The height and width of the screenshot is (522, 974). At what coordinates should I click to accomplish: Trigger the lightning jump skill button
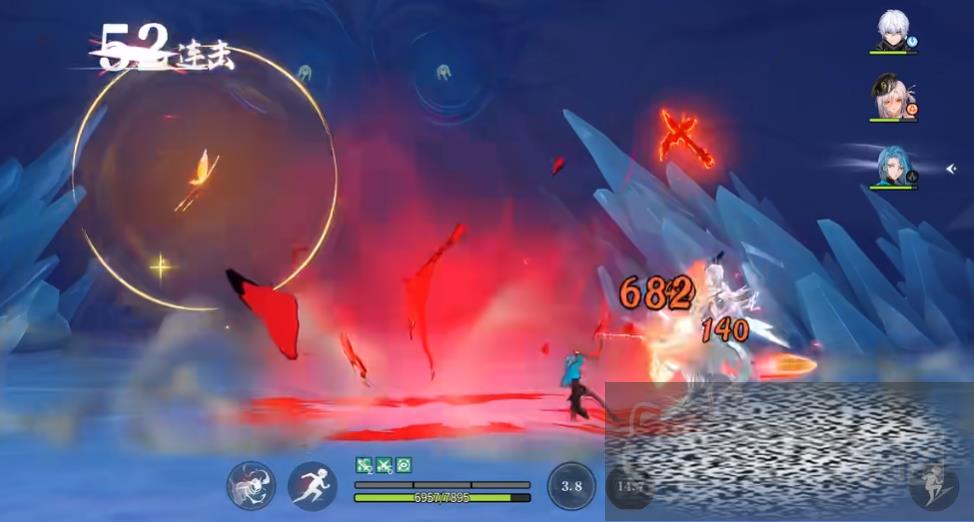932,484
